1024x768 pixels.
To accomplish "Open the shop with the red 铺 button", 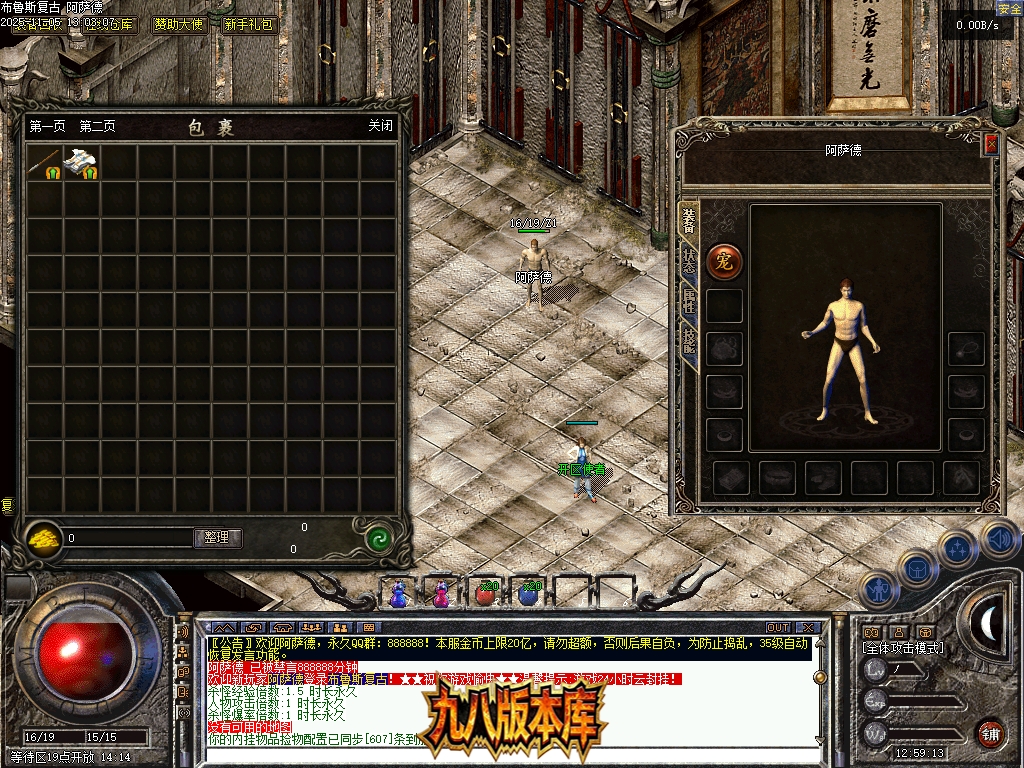I will (989, 732).
